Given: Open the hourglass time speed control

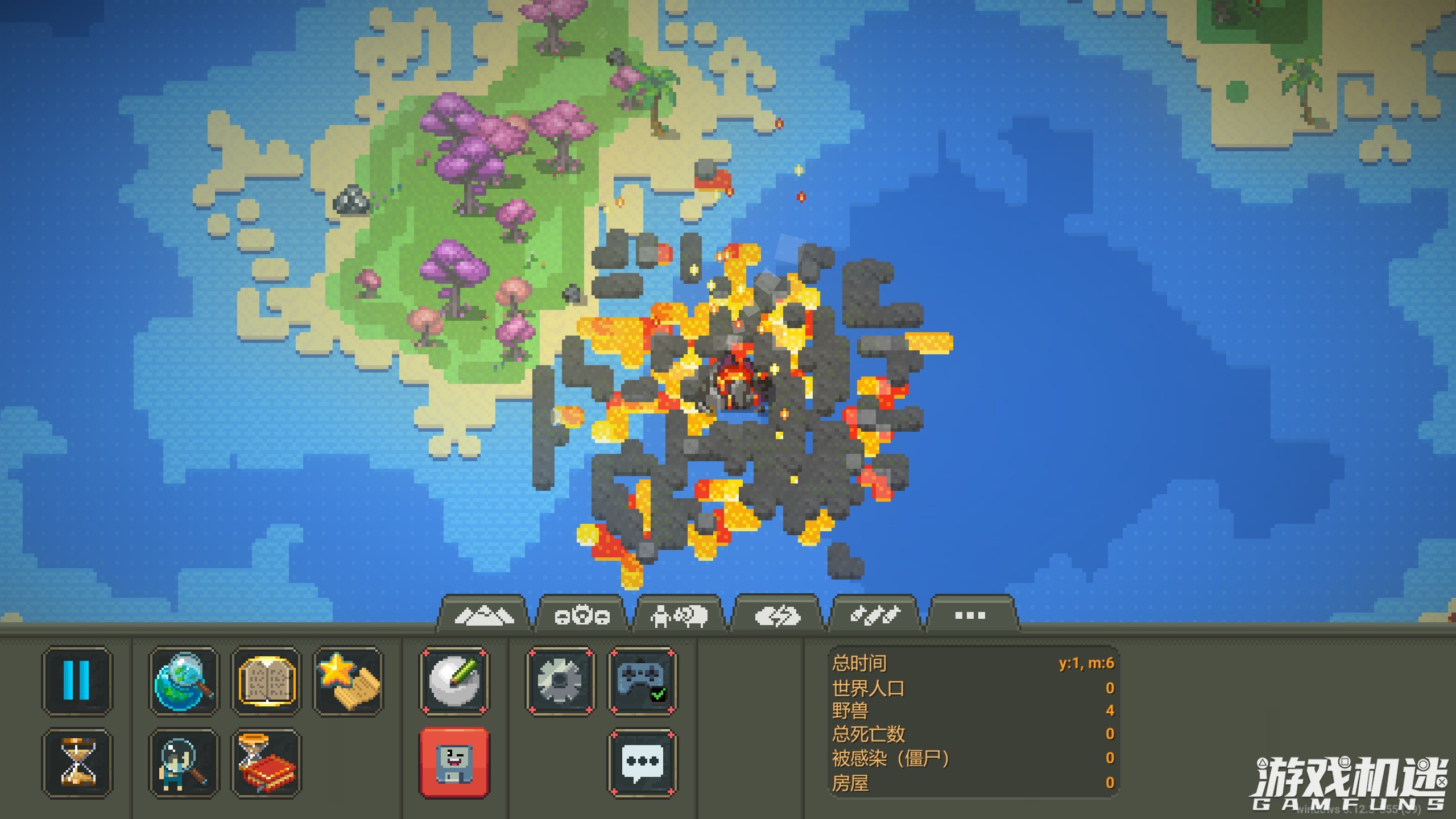Looking at the screenshot, I should coord(77,762).
